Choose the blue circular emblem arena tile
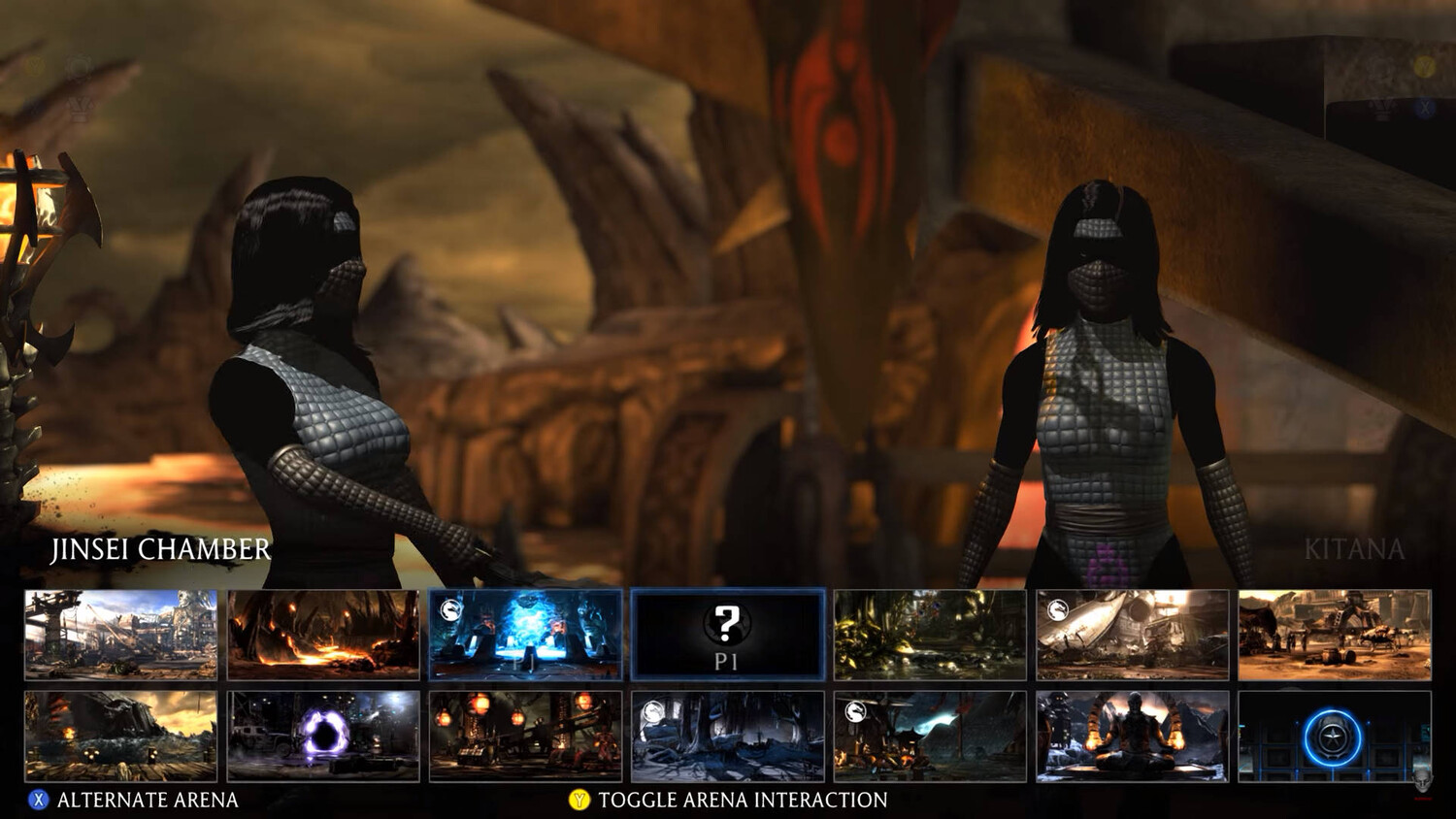The image size is (1456, 819). [1335, 737]
